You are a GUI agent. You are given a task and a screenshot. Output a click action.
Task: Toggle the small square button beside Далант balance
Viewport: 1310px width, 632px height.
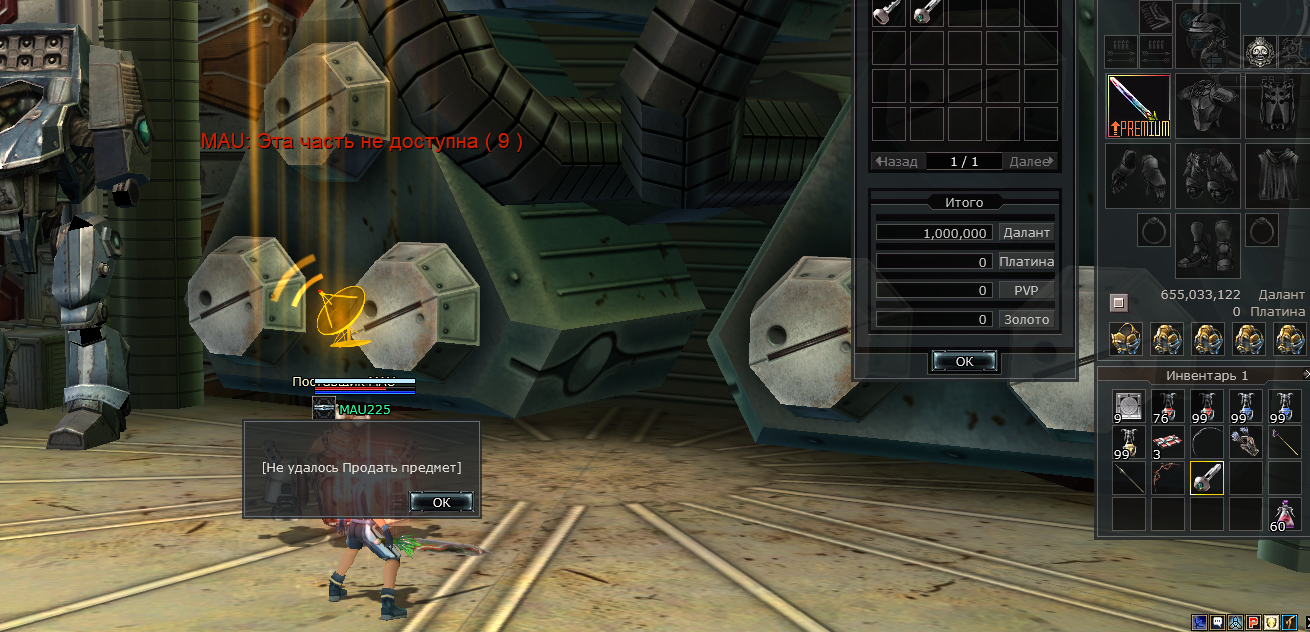tap(1119, 302)
